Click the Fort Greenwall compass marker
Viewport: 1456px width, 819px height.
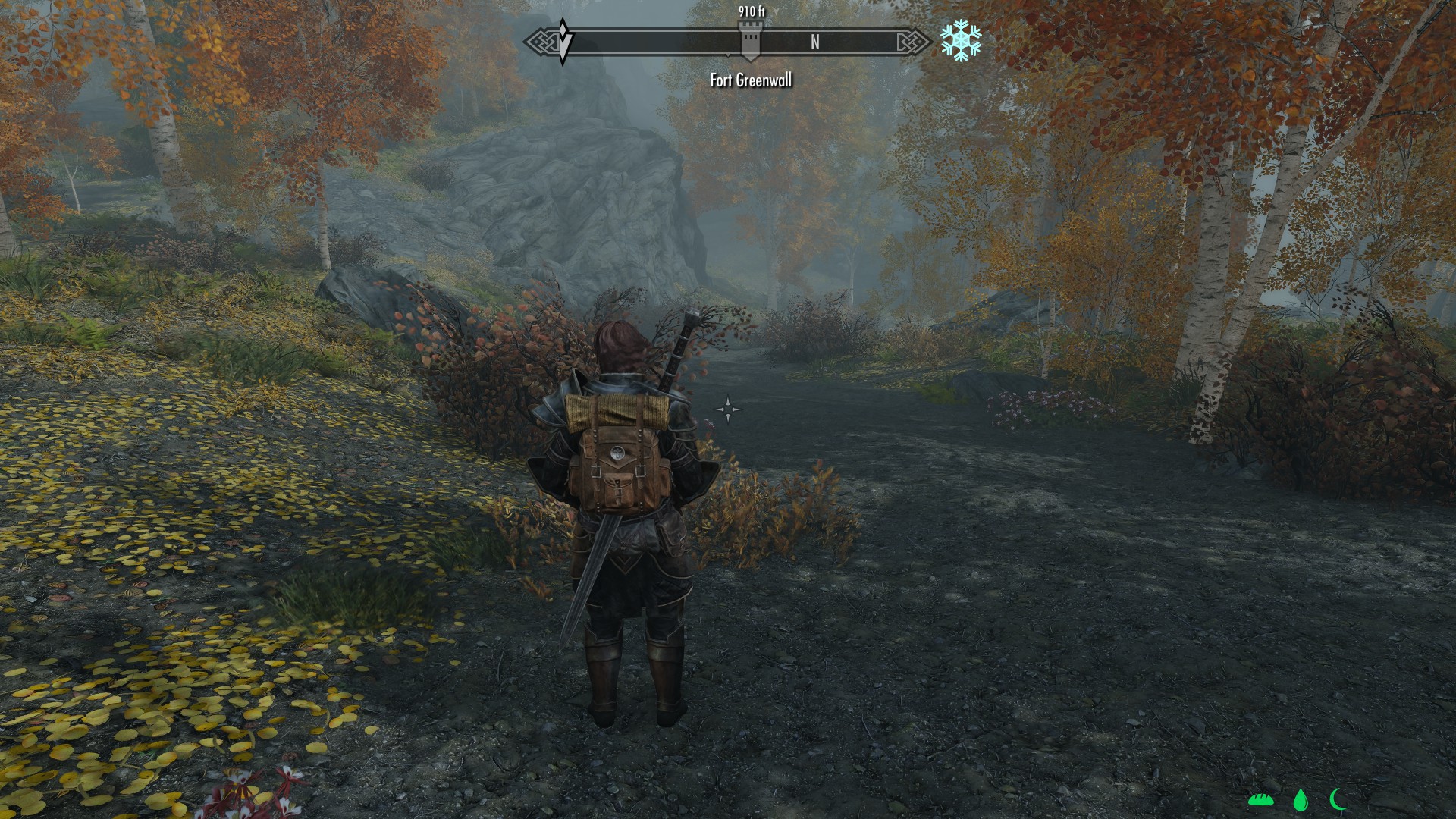[750, 41]
